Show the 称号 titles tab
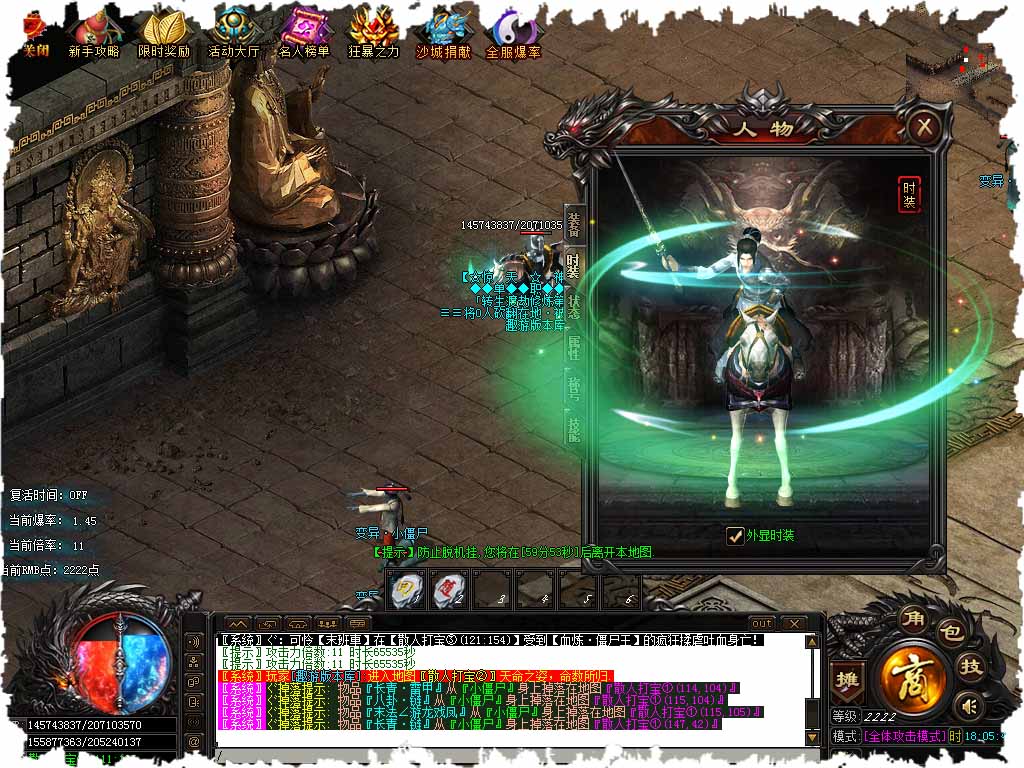Image resolution: width=1024 pixels, height=768 pixels. click(x=574, y=391)
